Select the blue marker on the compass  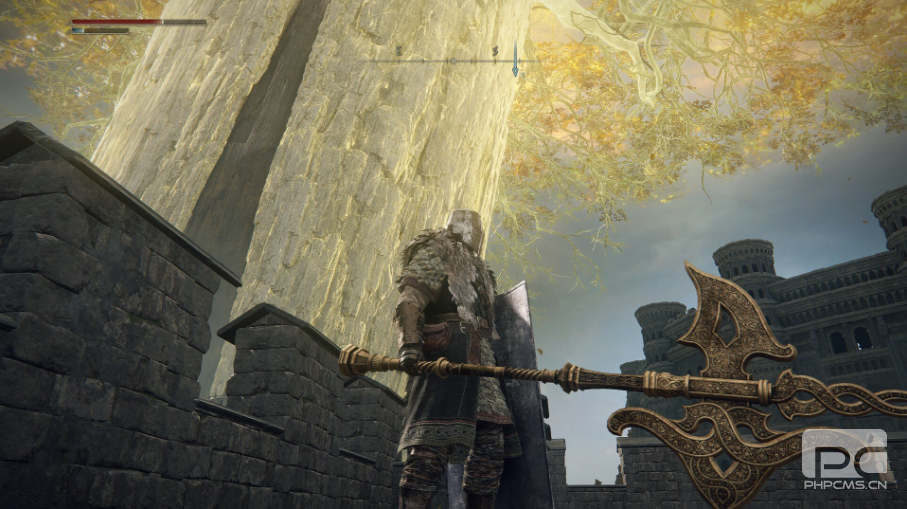515,61
